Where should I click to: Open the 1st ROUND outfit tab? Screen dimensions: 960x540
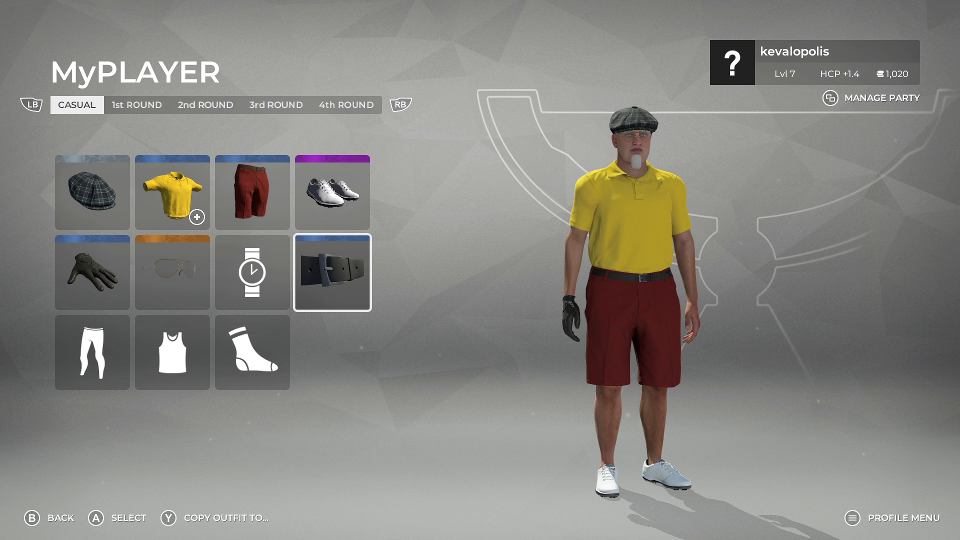click(x=136, y=105)
